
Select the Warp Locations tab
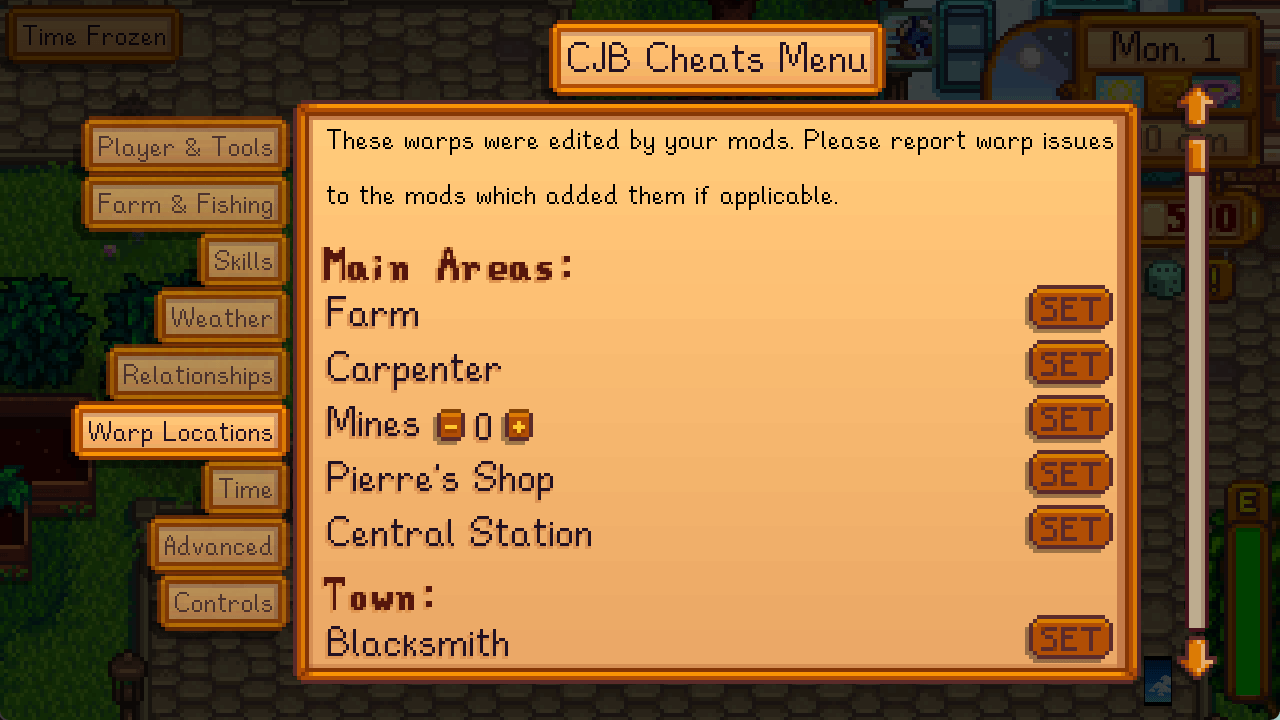click(x=180, y=432)
